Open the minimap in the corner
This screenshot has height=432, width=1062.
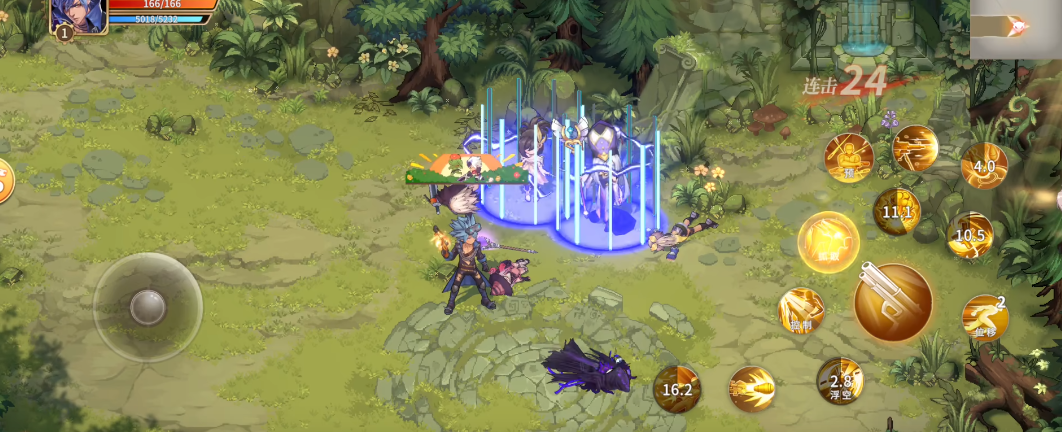1015,29
